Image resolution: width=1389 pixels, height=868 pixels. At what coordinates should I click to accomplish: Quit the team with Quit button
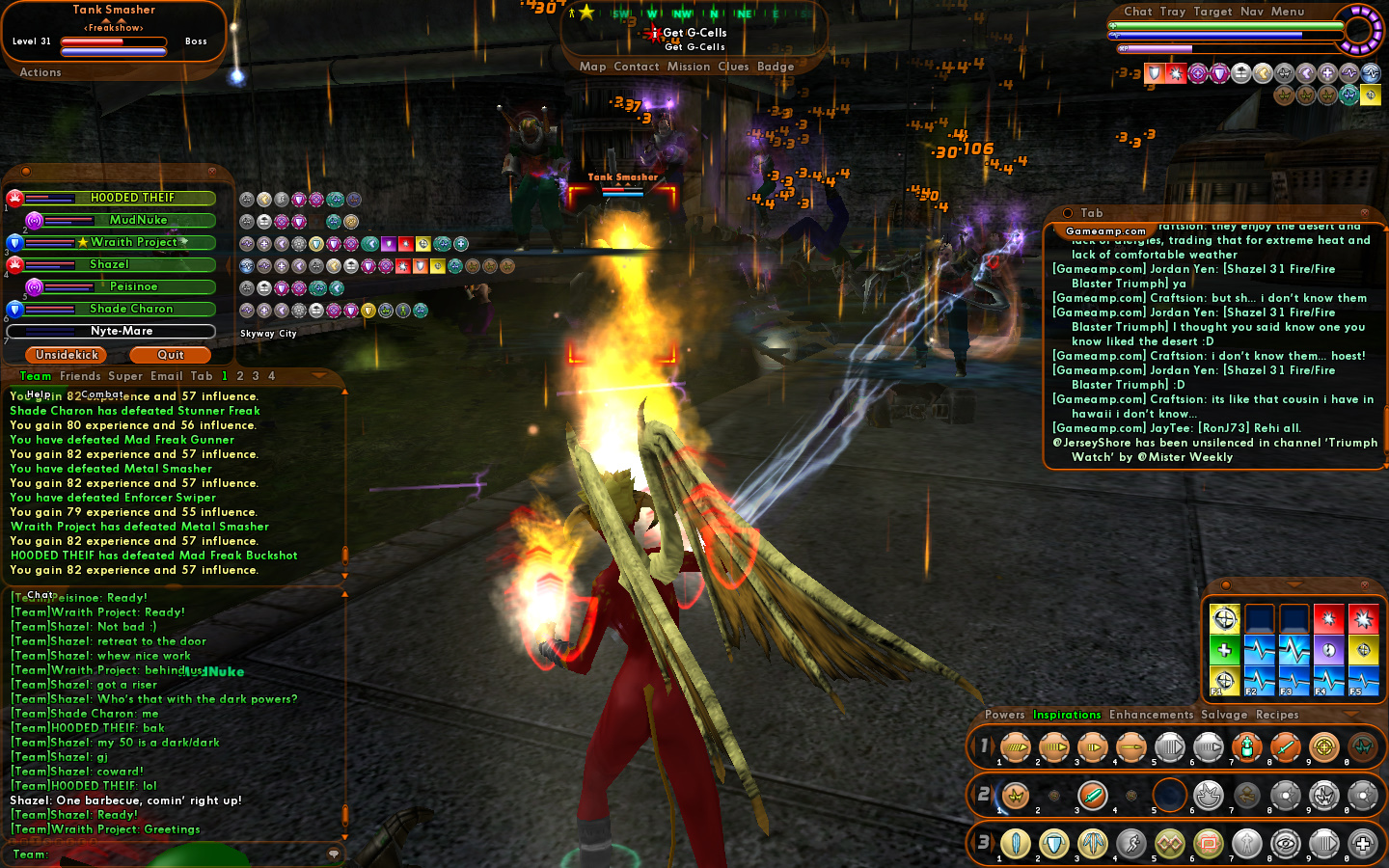[x=171, y=355]
